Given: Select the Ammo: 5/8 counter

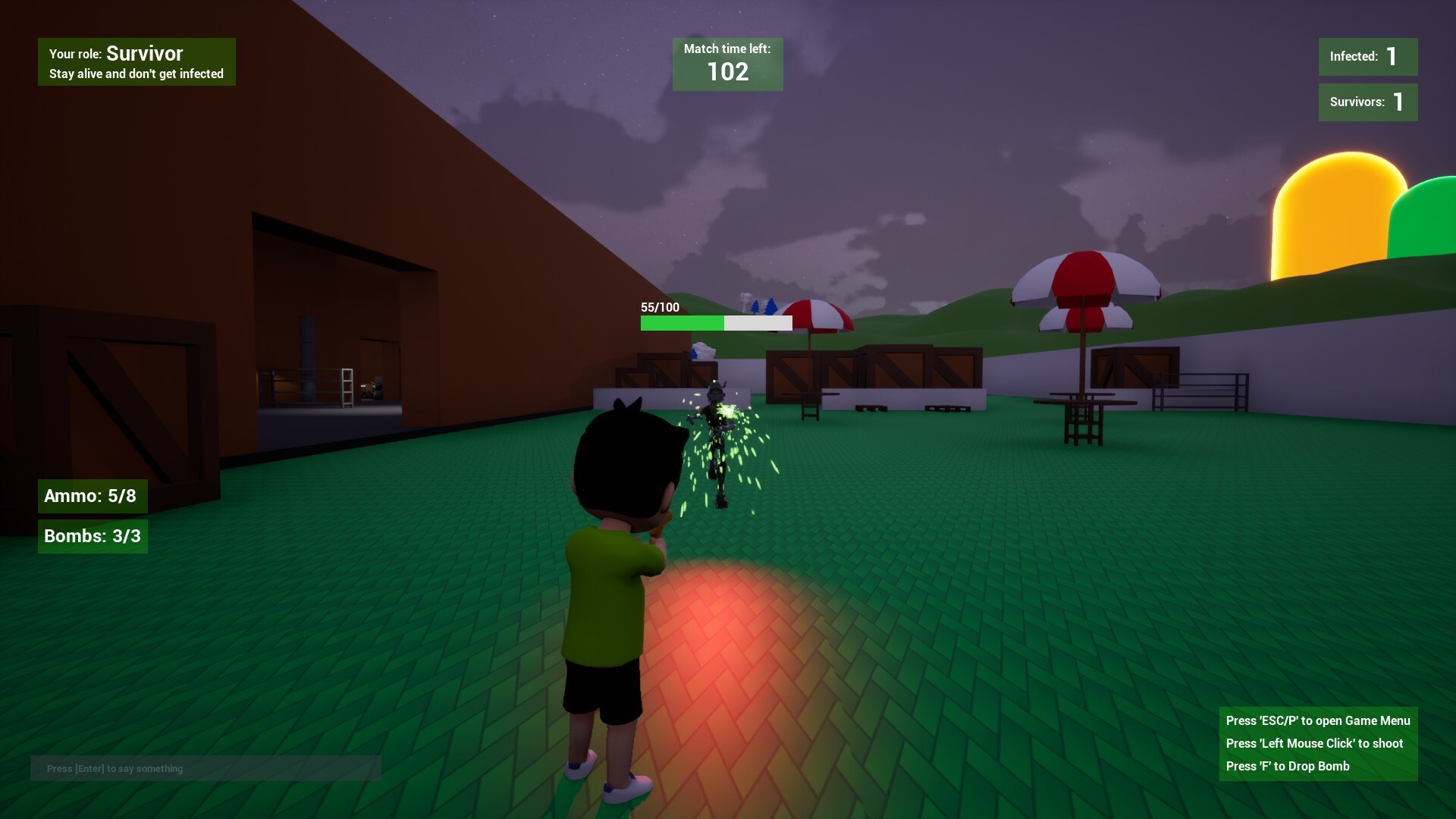Looking at the screenshot, I should [92, 496].
